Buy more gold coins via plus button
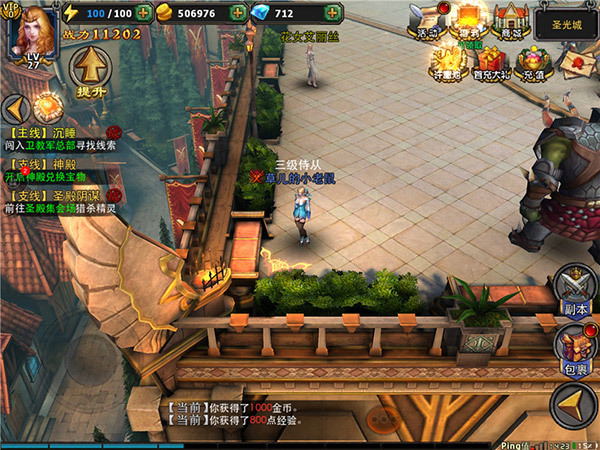Image resolution: width=600 pixels, height=450 pixels. point(237,14)
